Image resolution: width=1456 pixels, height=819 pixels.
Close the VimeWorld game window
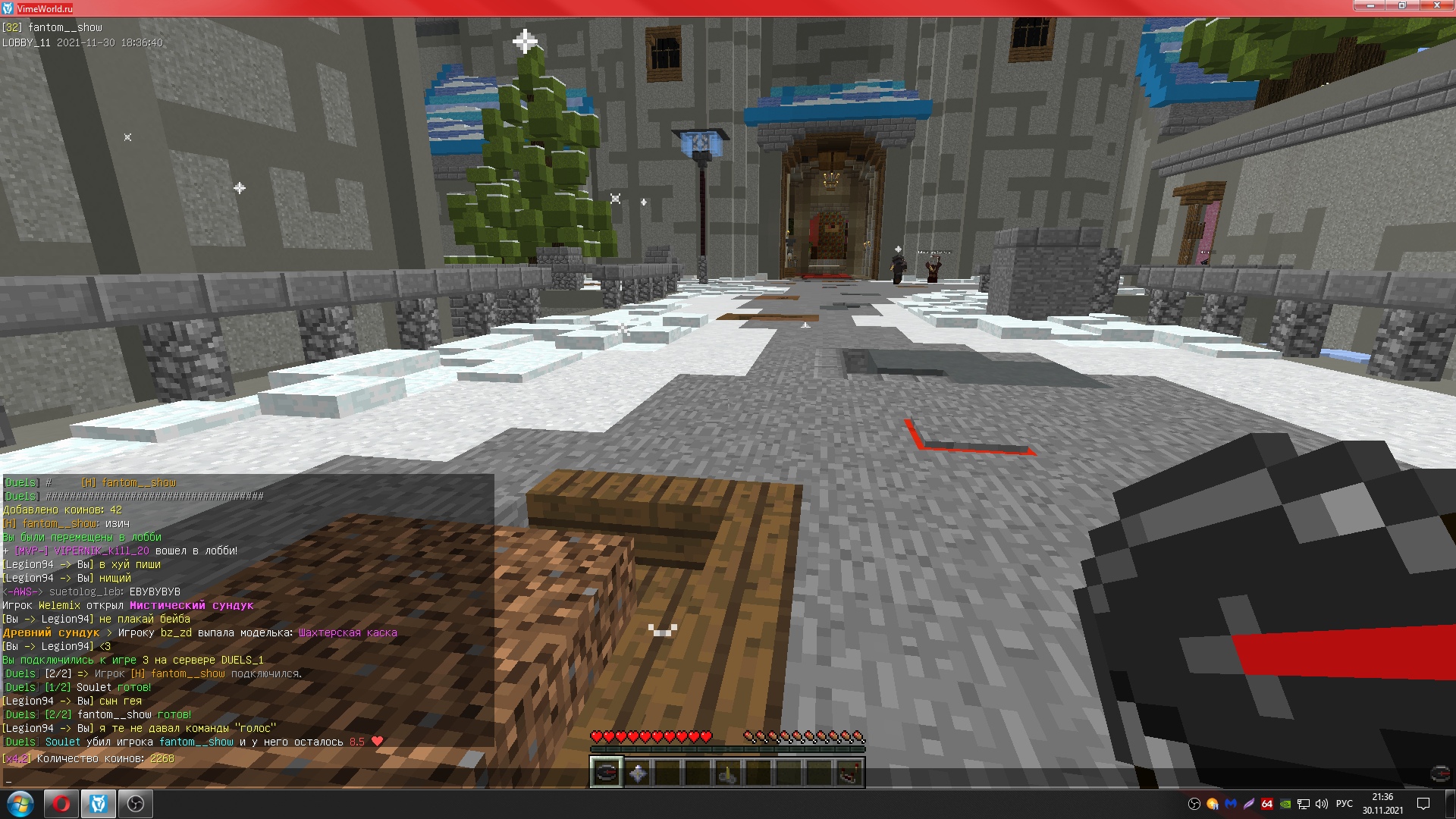click(1436, 6)
